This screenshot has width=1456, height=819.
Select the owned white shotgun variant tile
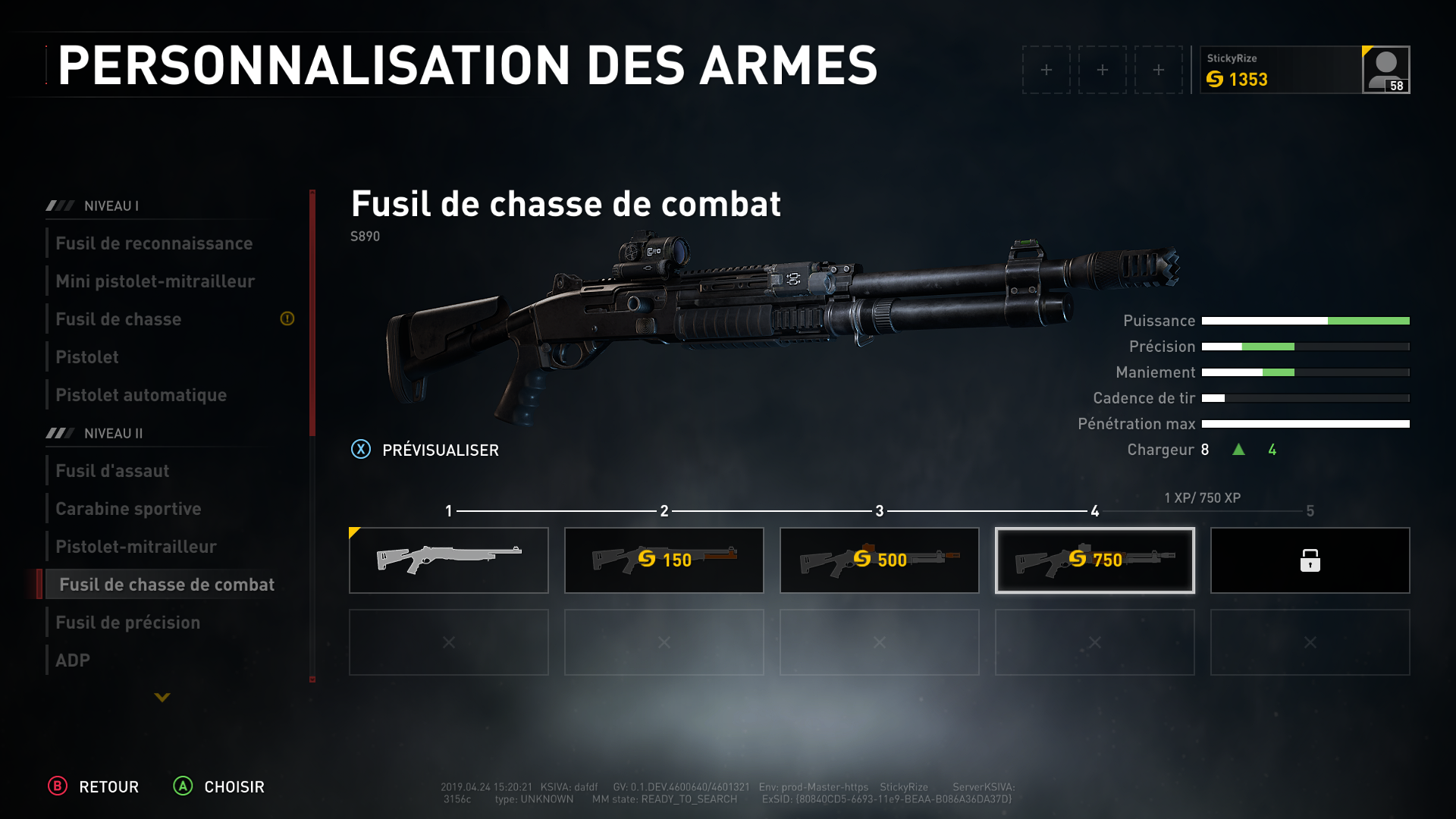click(448, 560)
